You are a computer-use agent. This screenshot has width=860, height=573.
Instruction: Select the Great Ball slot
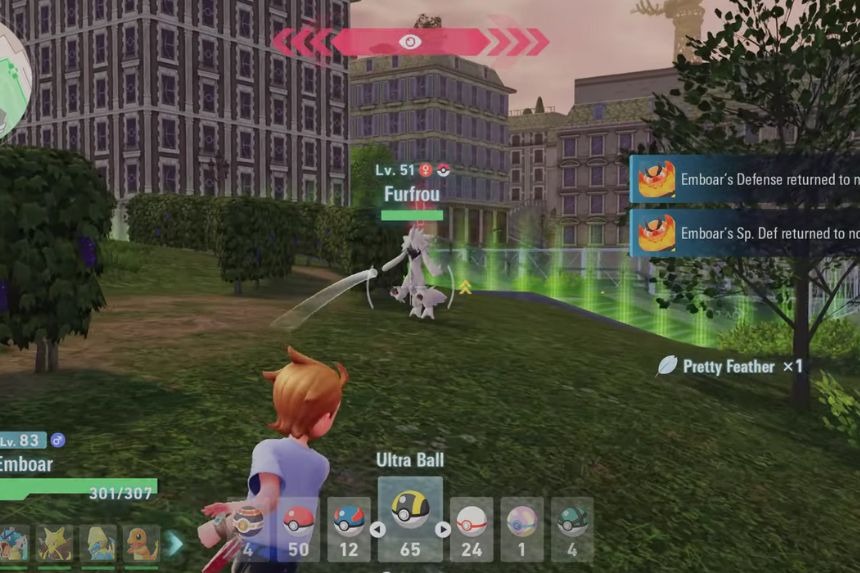348,528
